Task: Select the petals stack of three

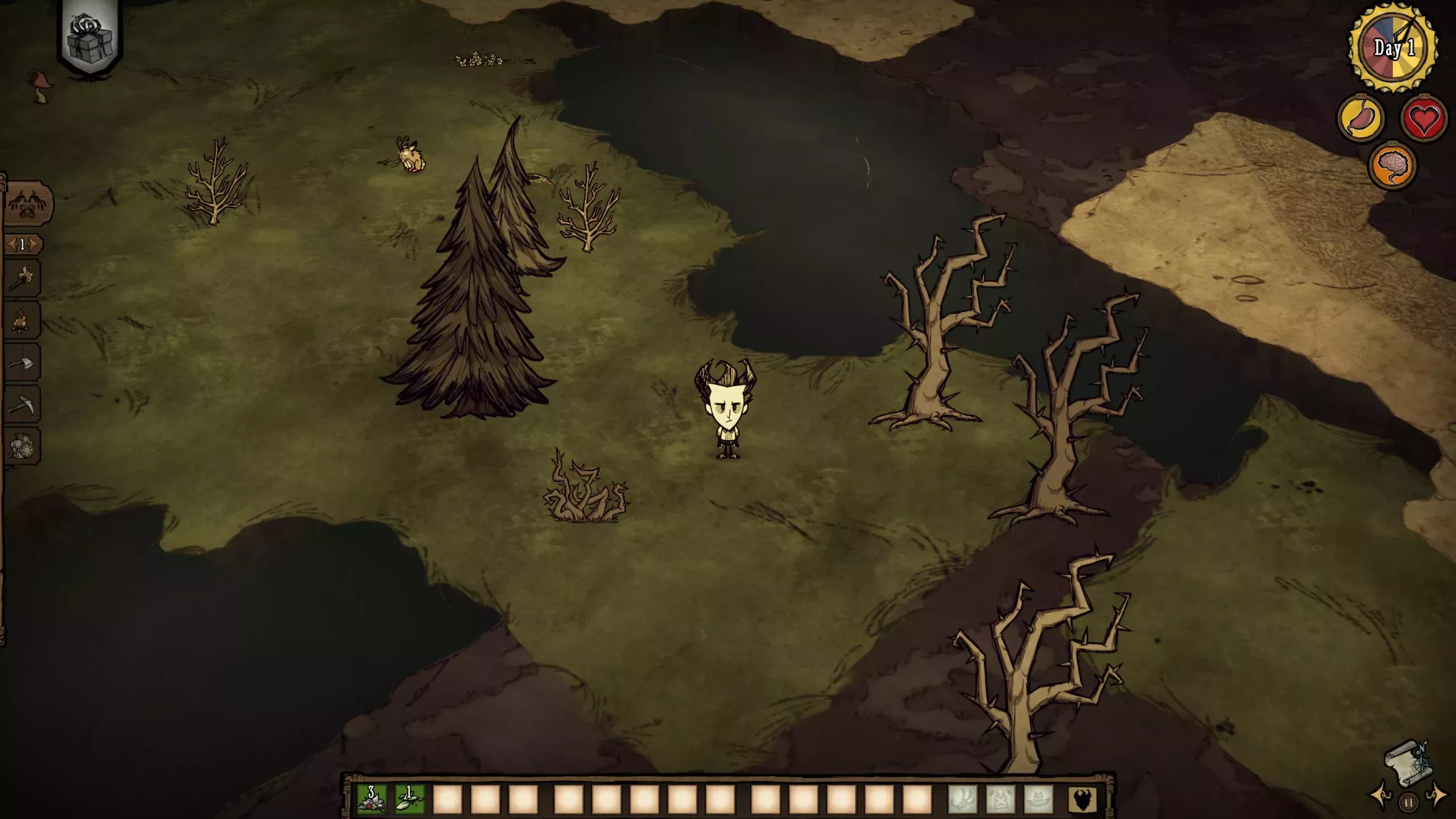Action: pos(371,799)
